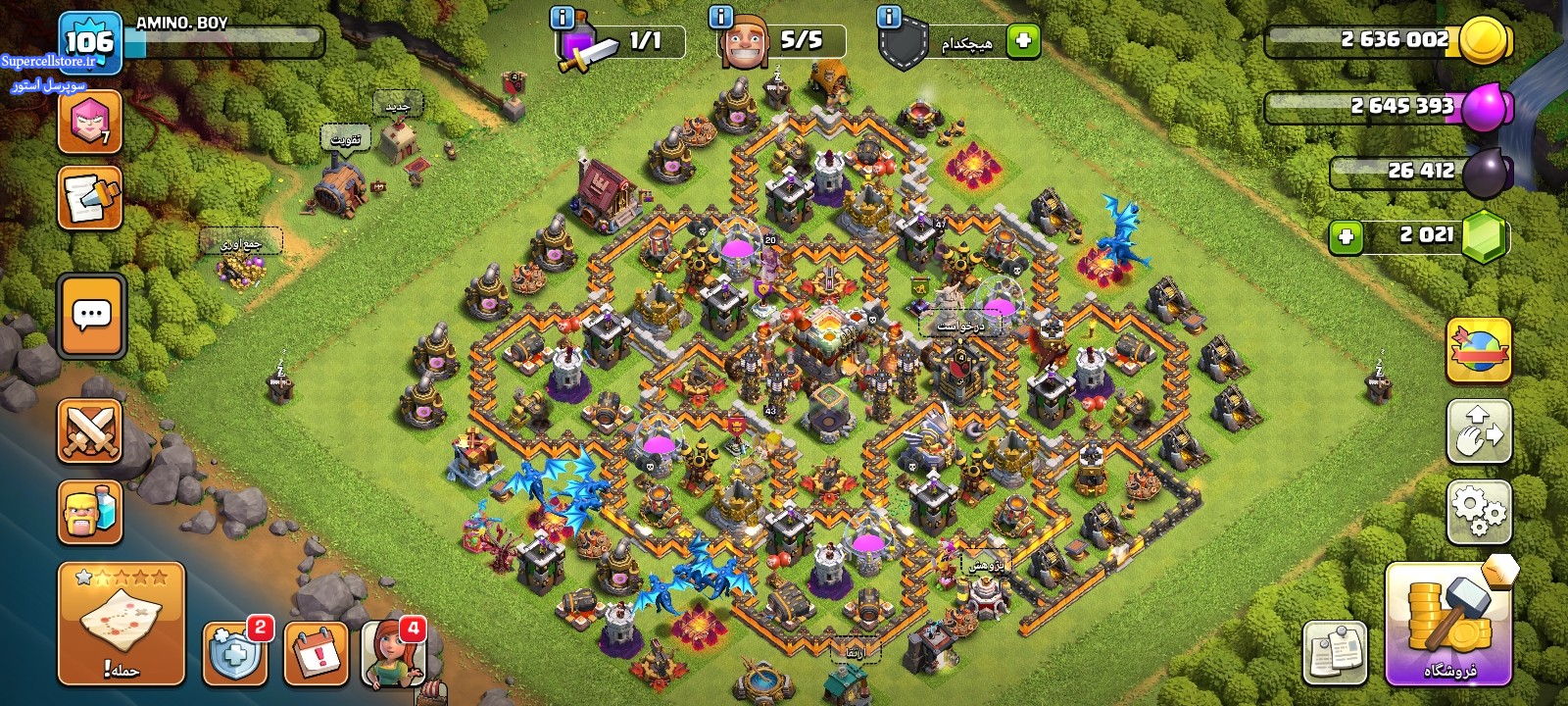This screenshot has width=1568, height=706.
Task: Open the army training barbarian button
Action: click(90, 512)
